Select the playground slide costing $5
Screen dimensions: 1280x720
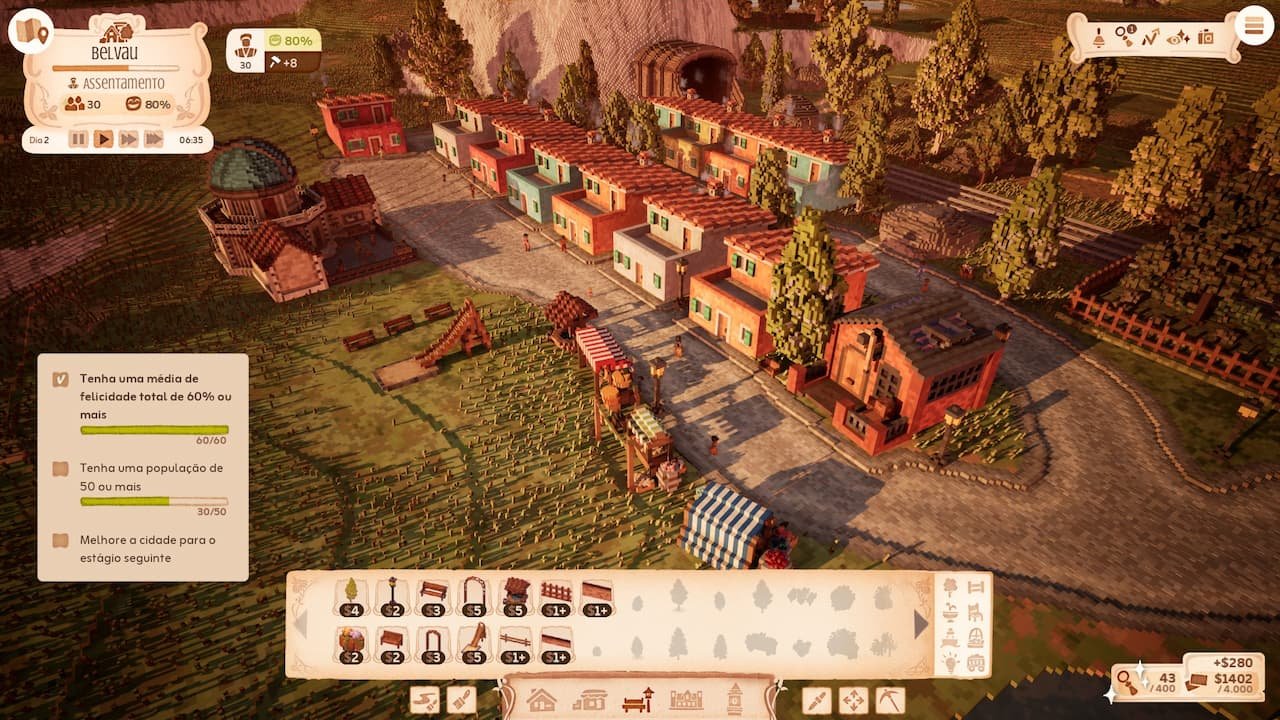(x=474, y=642)
